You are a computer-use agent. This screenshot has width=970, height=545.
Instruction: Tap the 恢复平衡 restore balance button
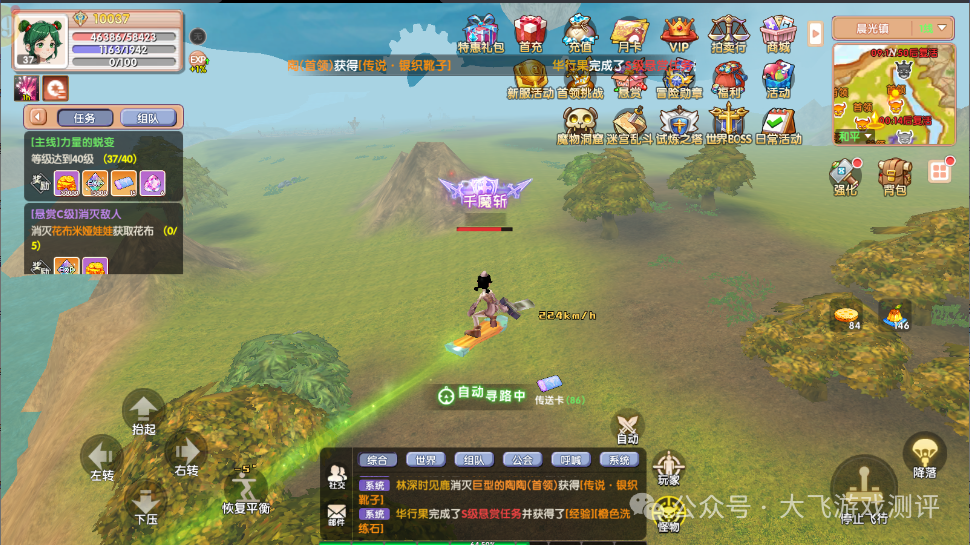click(x=246, y=488)
